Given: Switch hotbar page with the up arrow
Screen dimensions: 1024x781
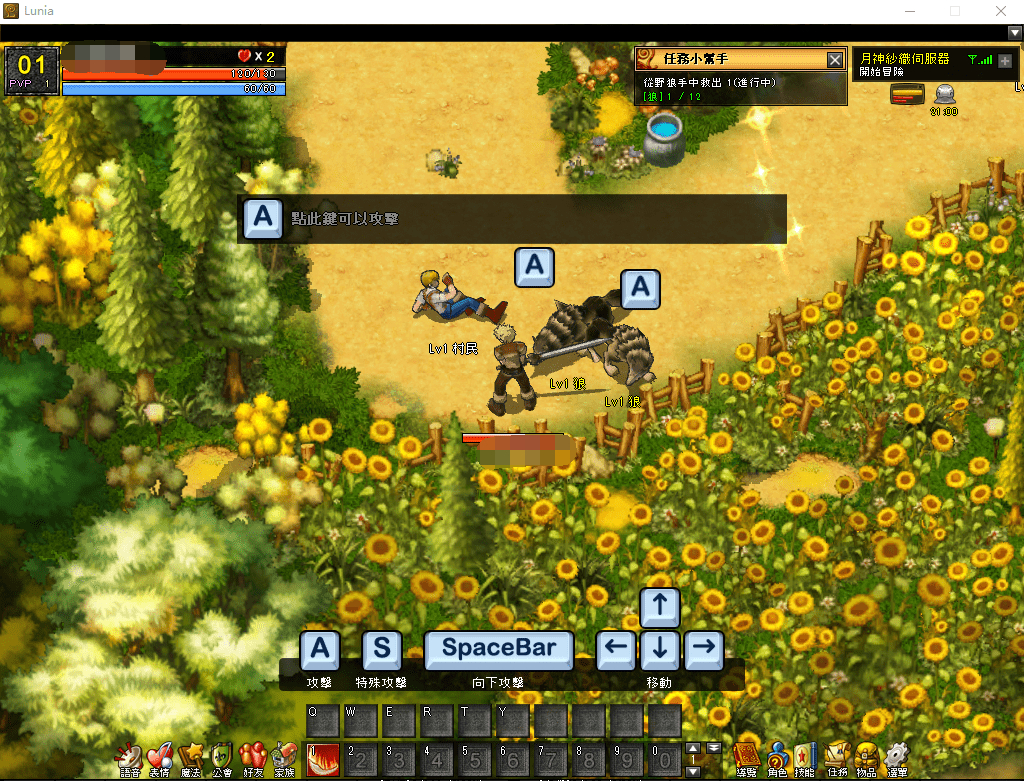Looking at the screenshot, I should [693, 748].
